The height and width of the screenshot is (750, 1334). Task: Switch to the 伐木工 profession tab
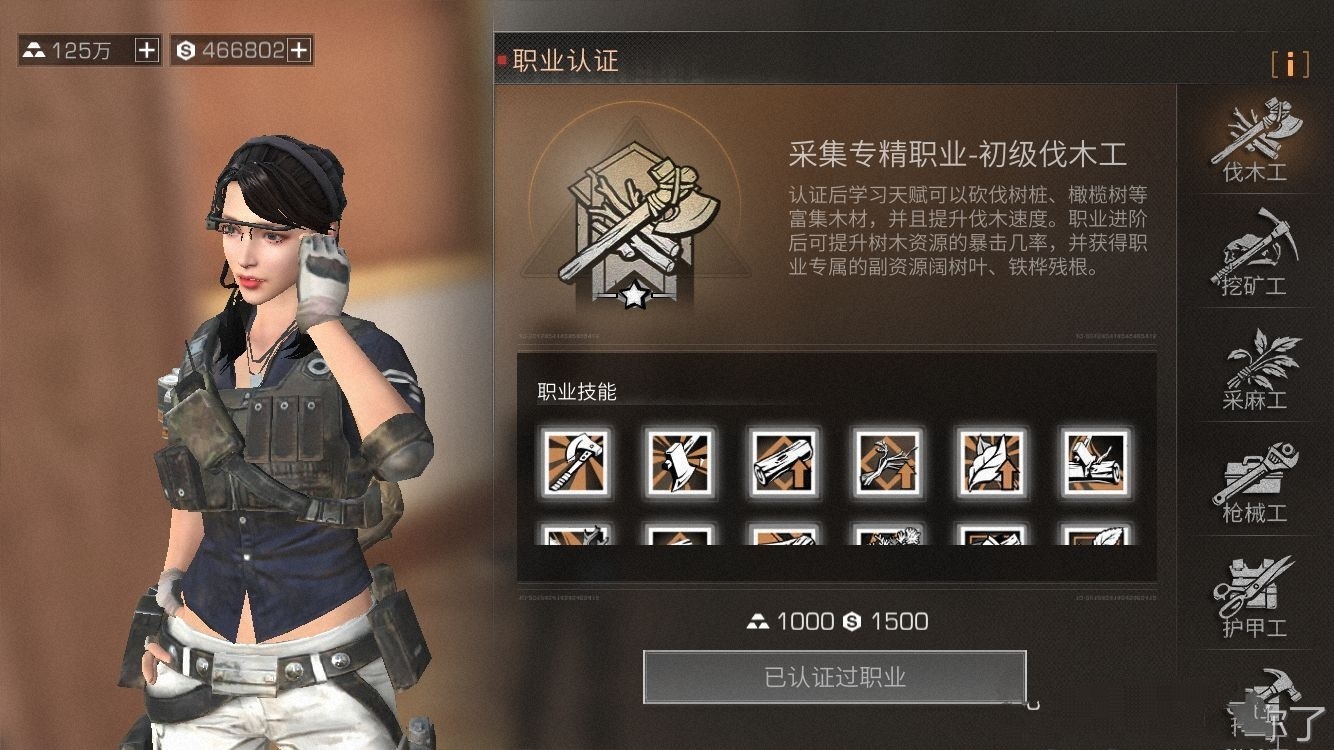pos(1254,140)
